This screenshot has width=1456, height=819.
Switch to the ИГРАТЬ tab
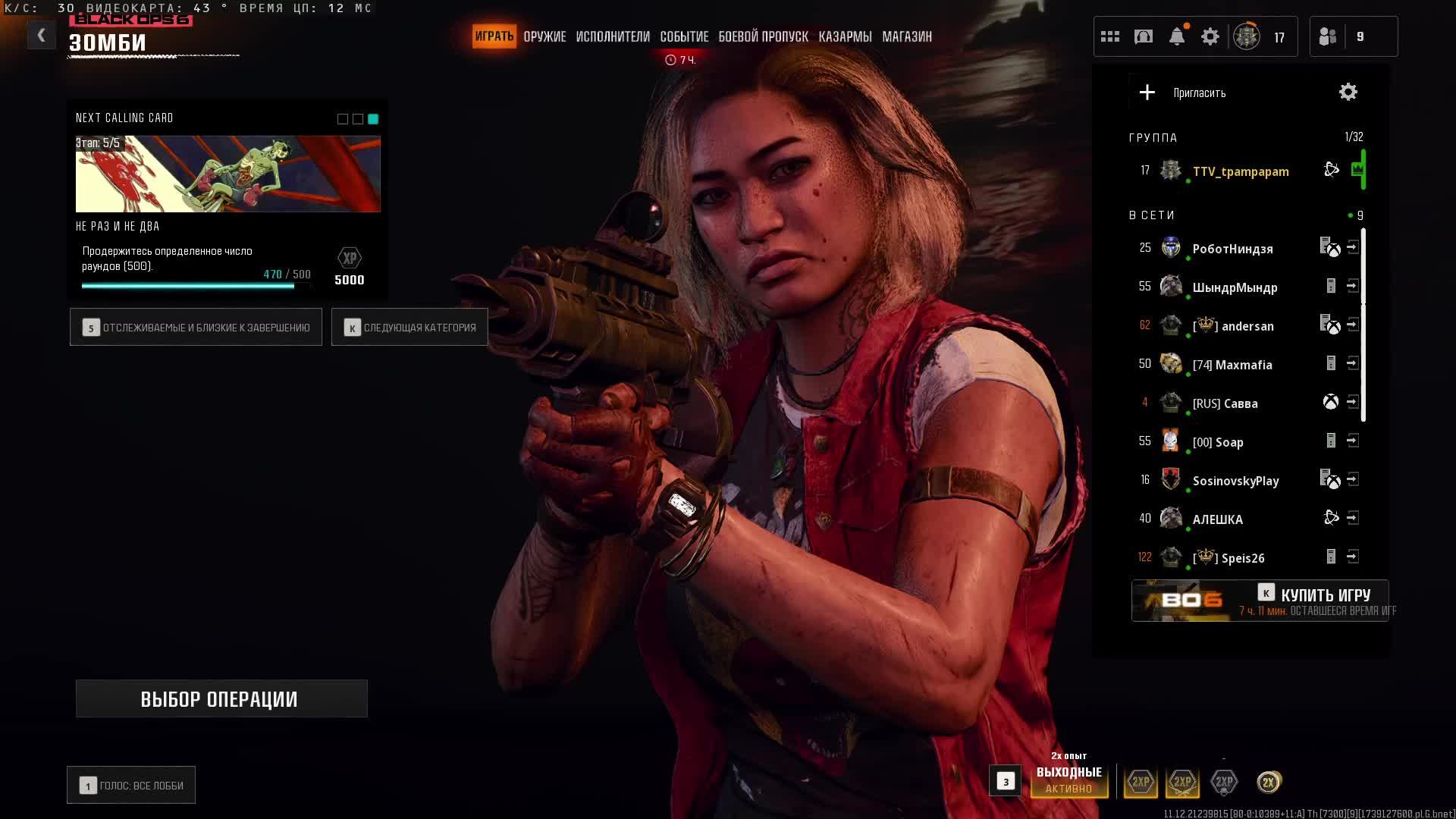click(x=494, y=36)
